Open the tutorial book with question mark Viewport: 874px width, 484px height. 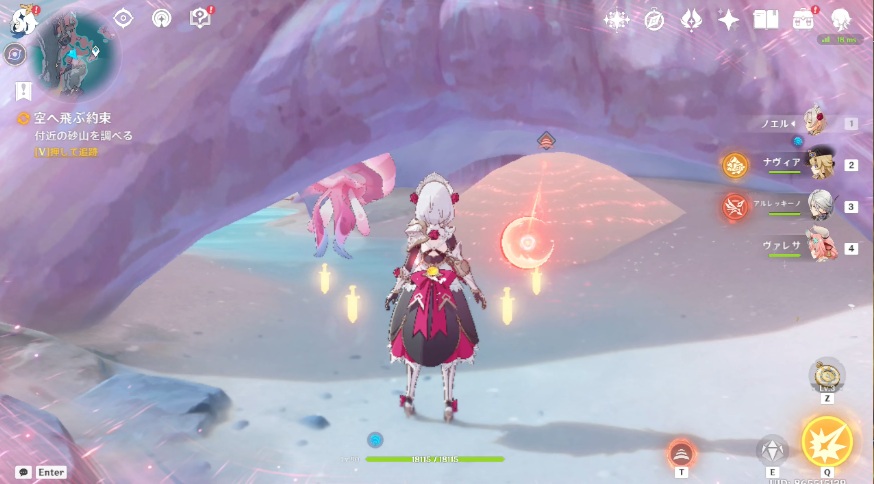tap(199, 18)
